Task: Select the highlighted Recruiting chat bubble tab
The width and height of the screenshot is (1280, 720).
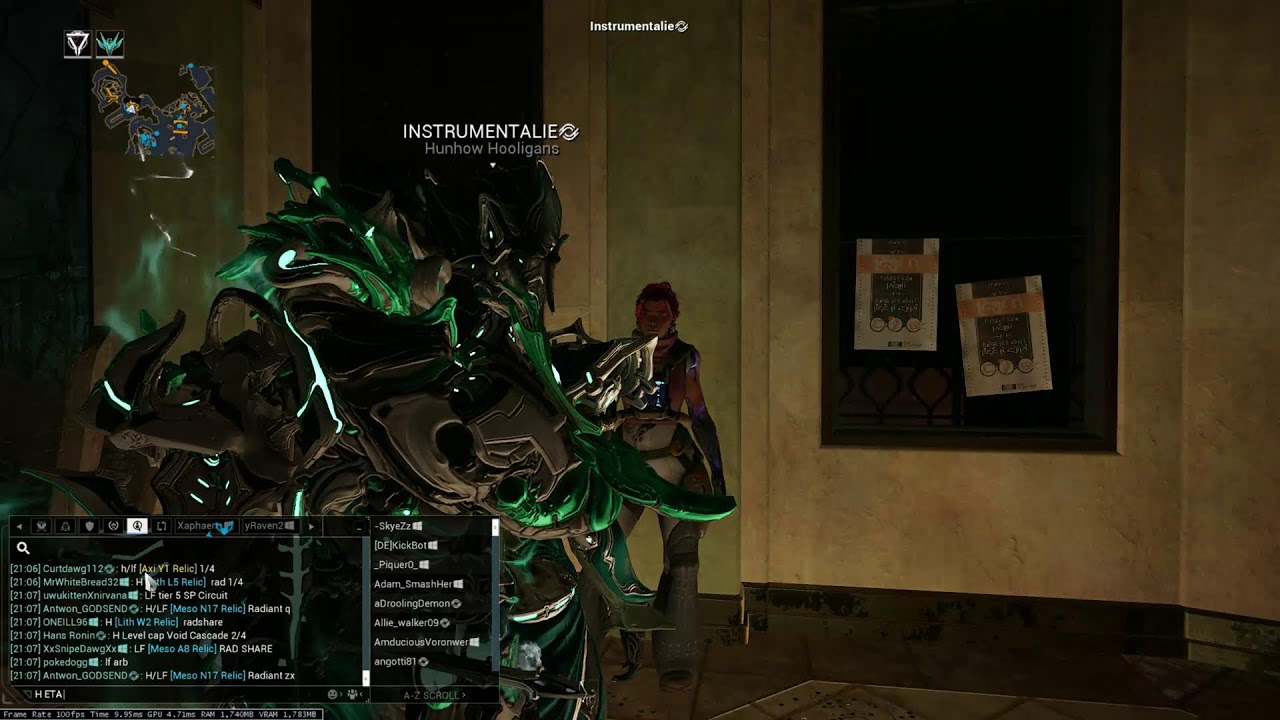Action: pos(137,525)
